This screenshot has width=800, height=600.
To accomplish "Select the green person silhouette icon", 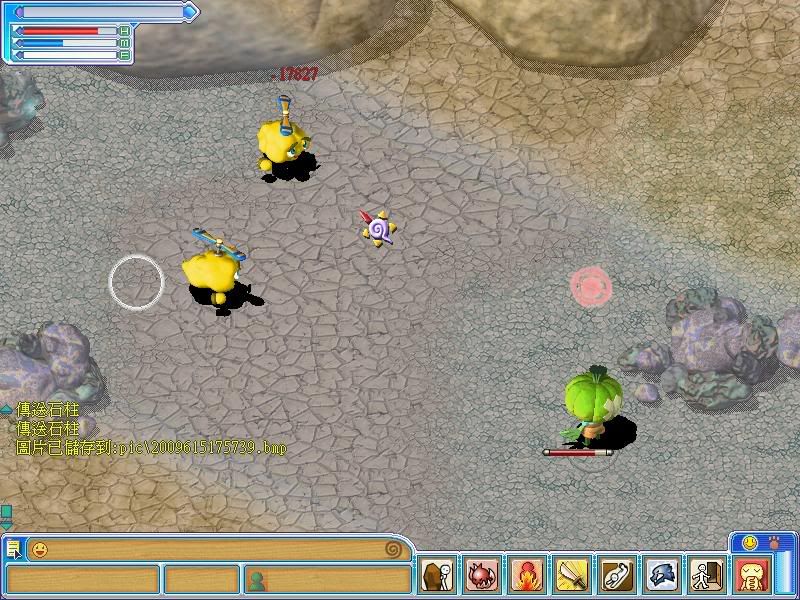I will click(x=256, y=579).
